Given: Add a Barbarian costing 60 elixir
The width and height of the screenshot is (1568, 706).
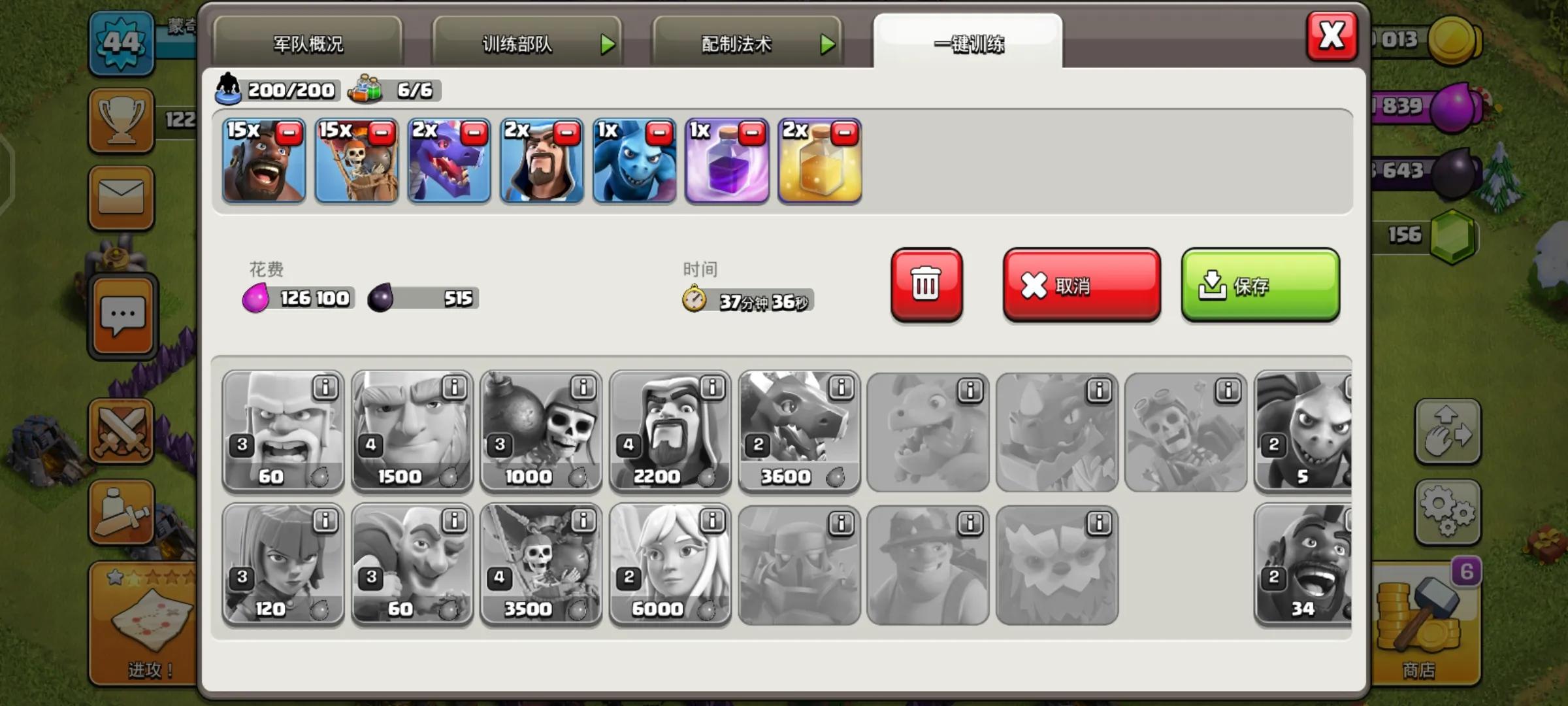Looking at the screenshot, I should pos(282,431).
